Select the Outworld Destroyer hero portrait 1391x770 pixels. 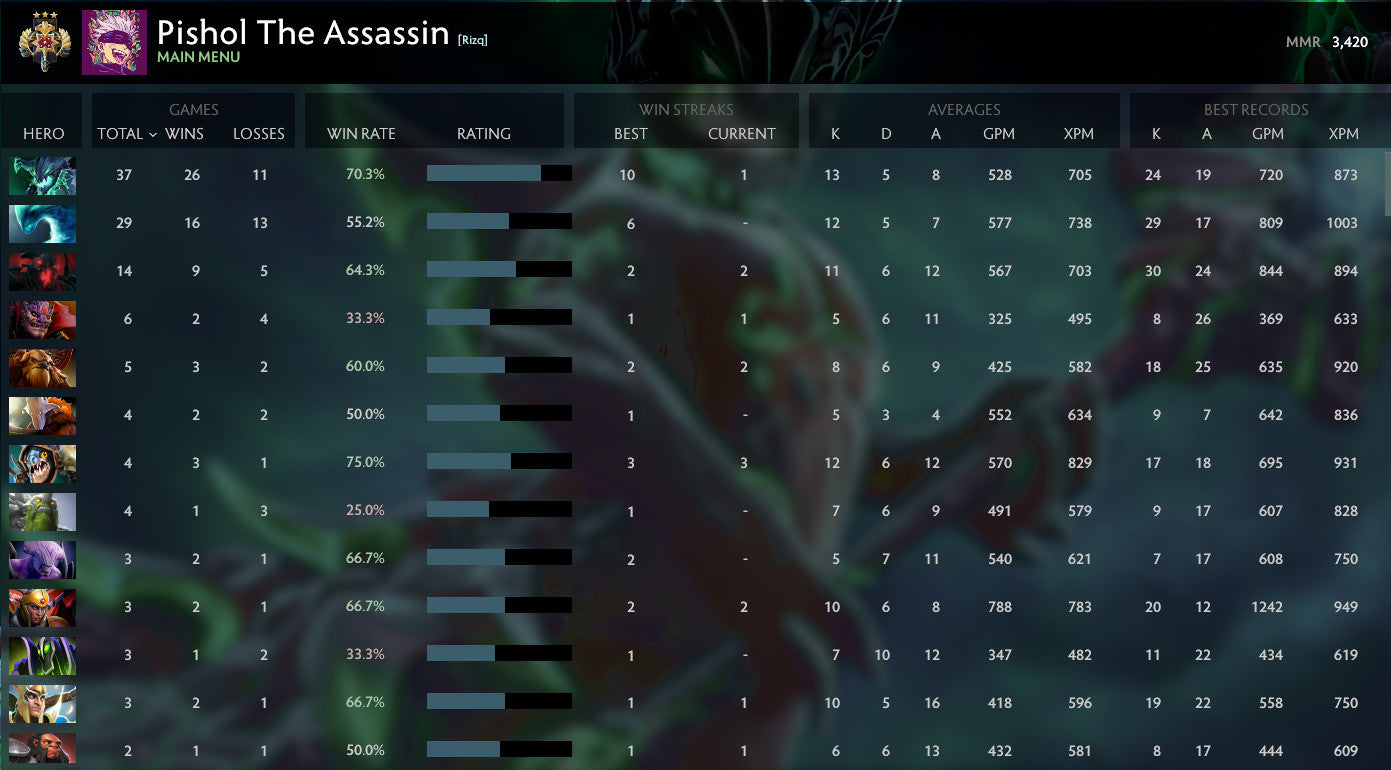[42, 176]
